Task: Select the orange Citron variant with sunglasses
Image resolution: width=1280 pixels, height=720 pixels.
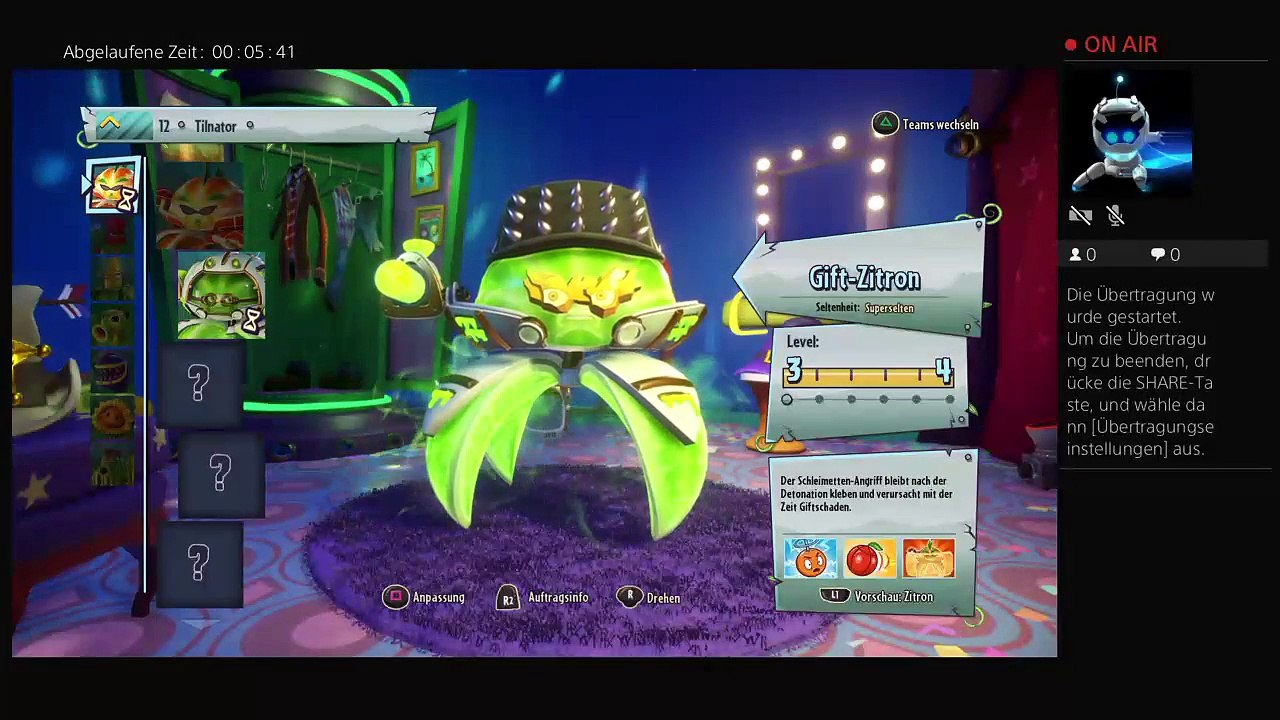Action: click(200, 207)
